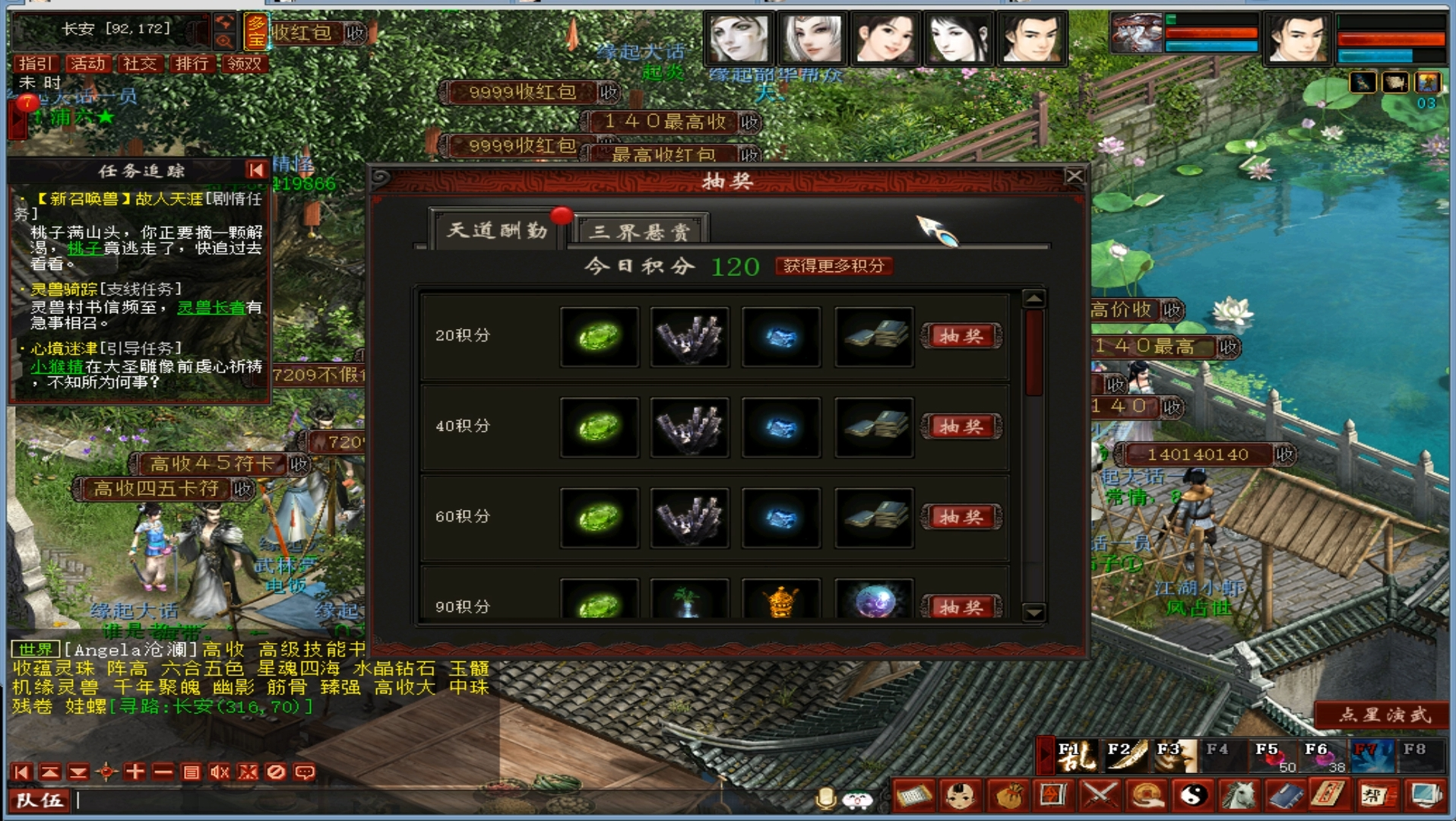Click the plus button to expand chat
The height and width of the screenshot is (821, 1456).
point(134,772)
